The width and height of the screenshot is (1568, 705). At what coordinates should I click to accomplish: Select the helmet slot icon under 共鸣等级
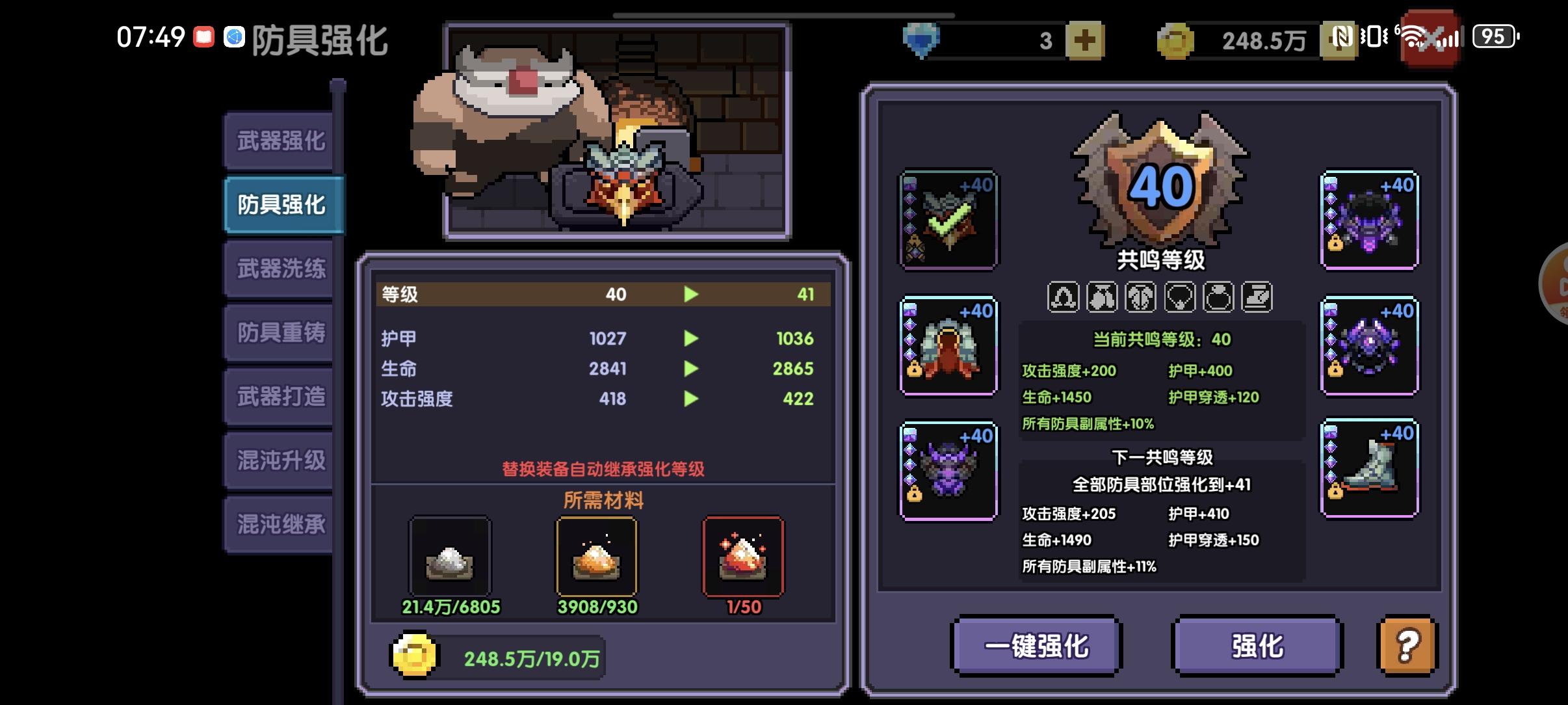coord(1064,297)
